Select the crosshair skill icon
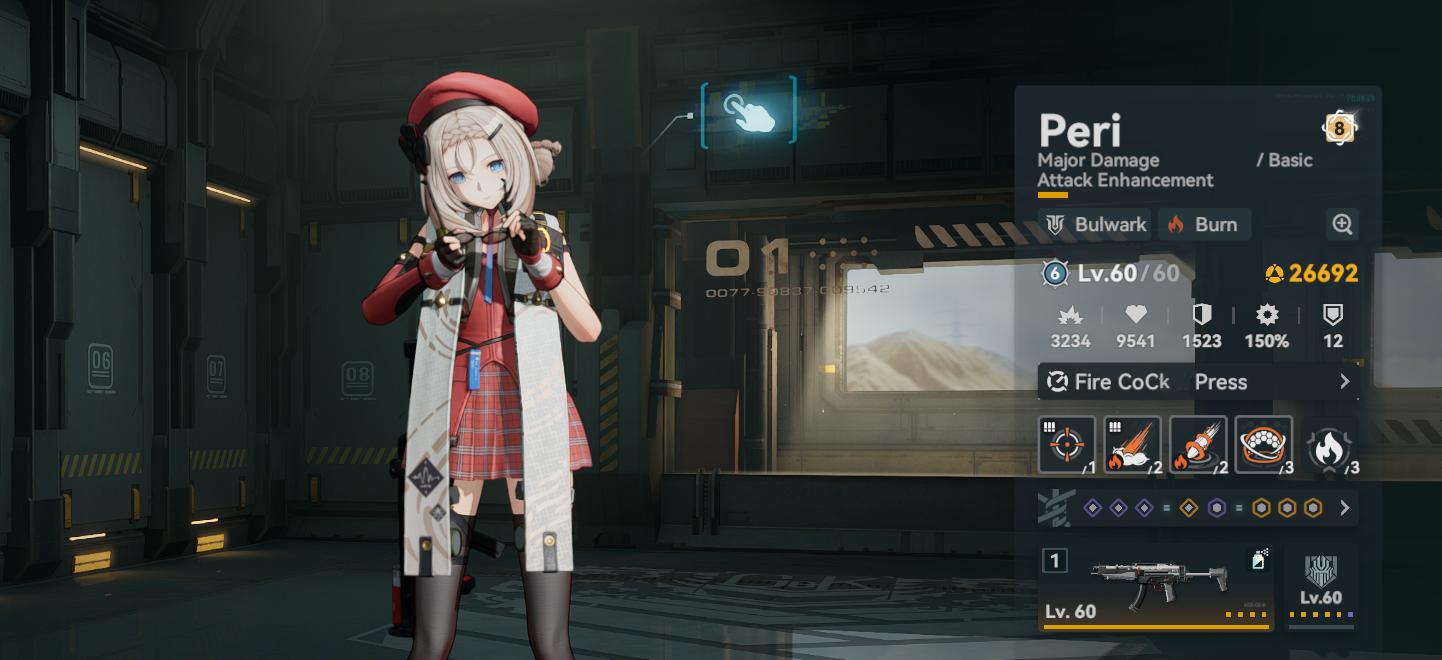This screenshot has width=1442, height=660. 1067,444
